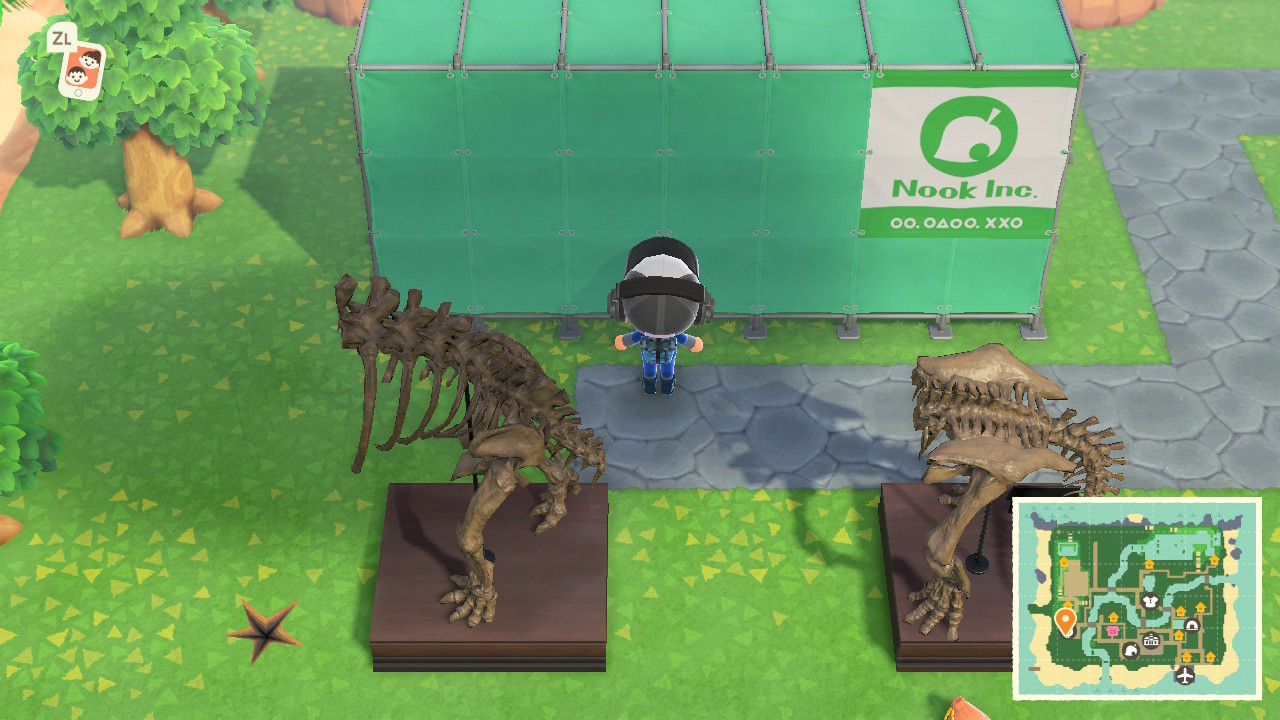The height and width of the screenshot is (720, 1280).
Task: Select the Able Sisters shirt icon on map
Action: pyautogui.click(x=1150, y=602)
